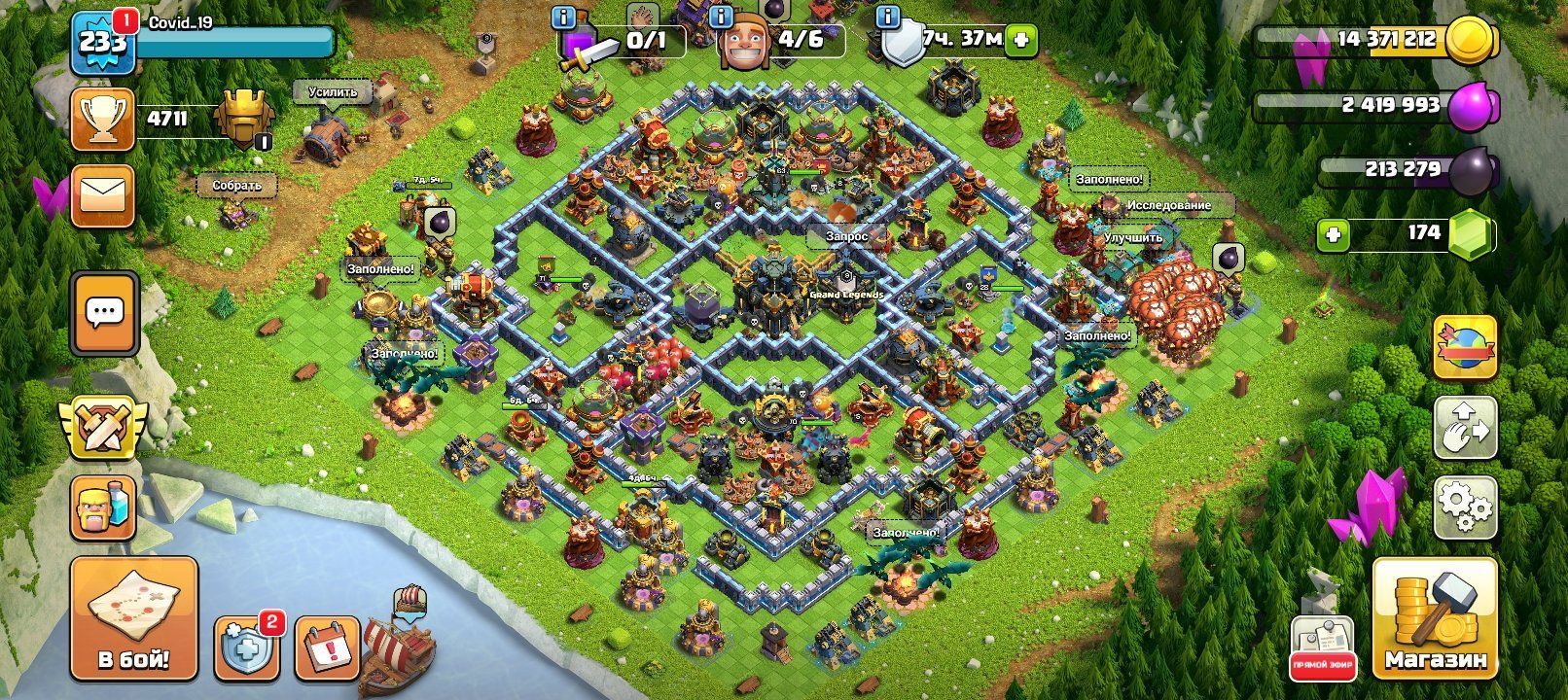Open the army overview barbarian icon
1568x700 pixels.
pyautogui.click(x=102, y=507)
